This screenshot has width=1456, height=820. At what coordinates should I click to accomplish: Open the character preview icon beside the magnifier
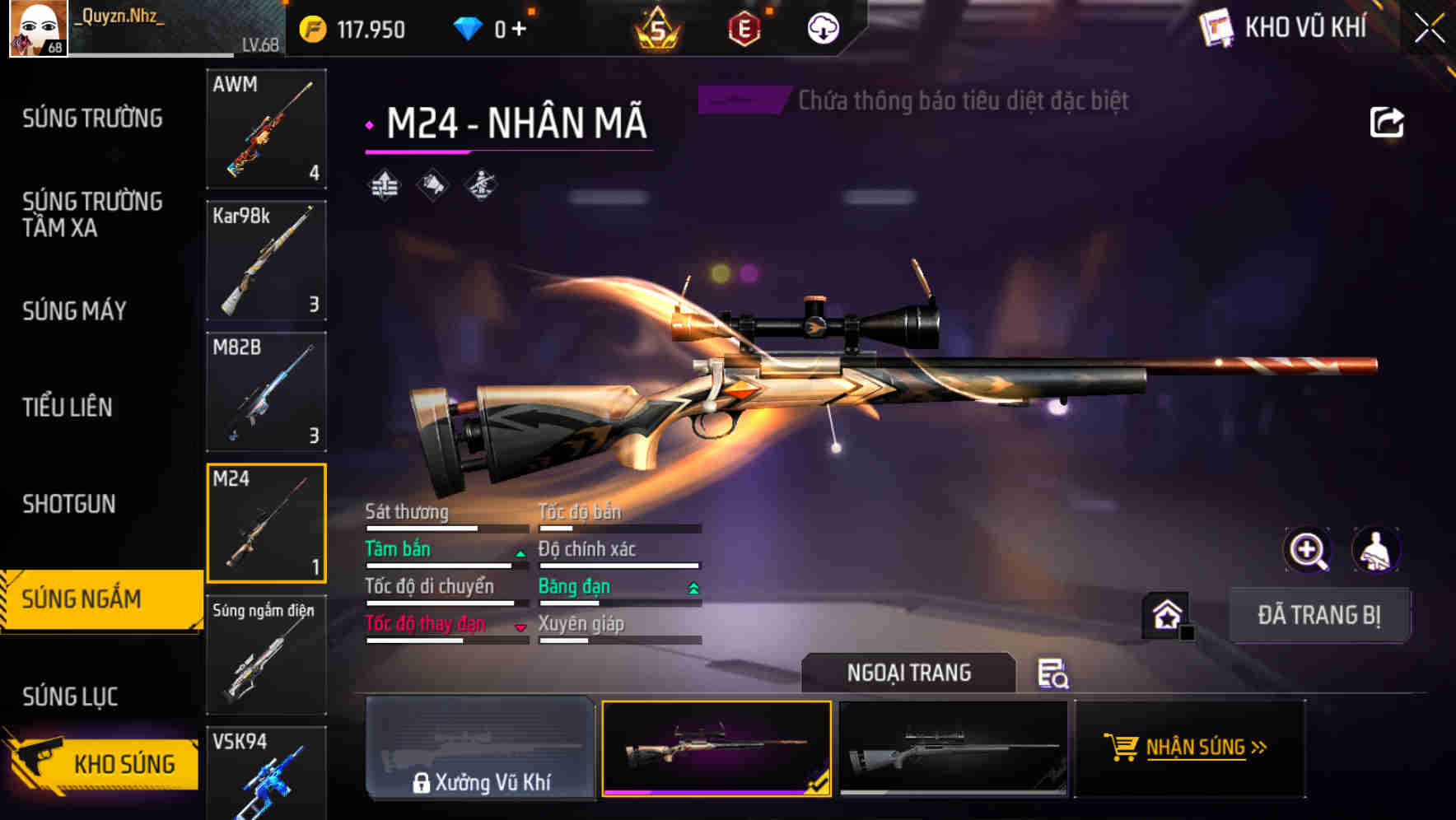[x=1374, y=550]
